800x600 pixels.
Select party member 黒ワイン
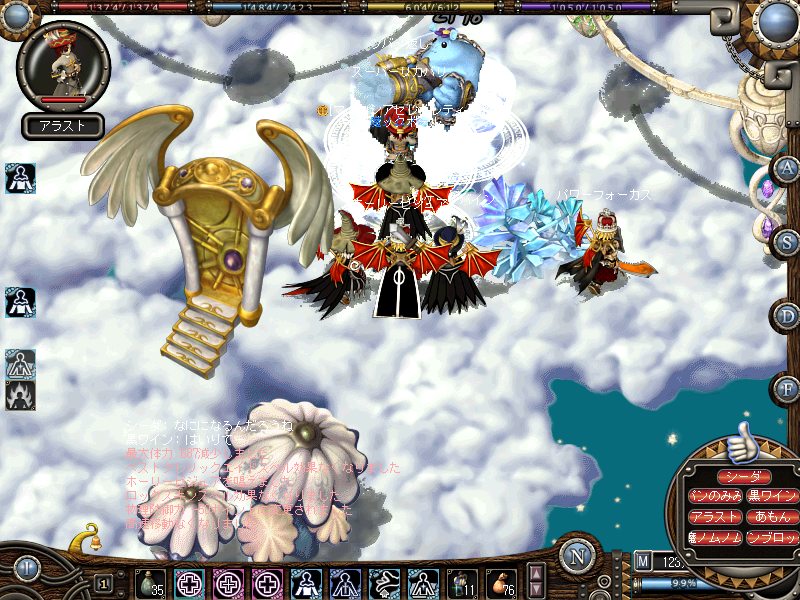click(x=771, y=496)
